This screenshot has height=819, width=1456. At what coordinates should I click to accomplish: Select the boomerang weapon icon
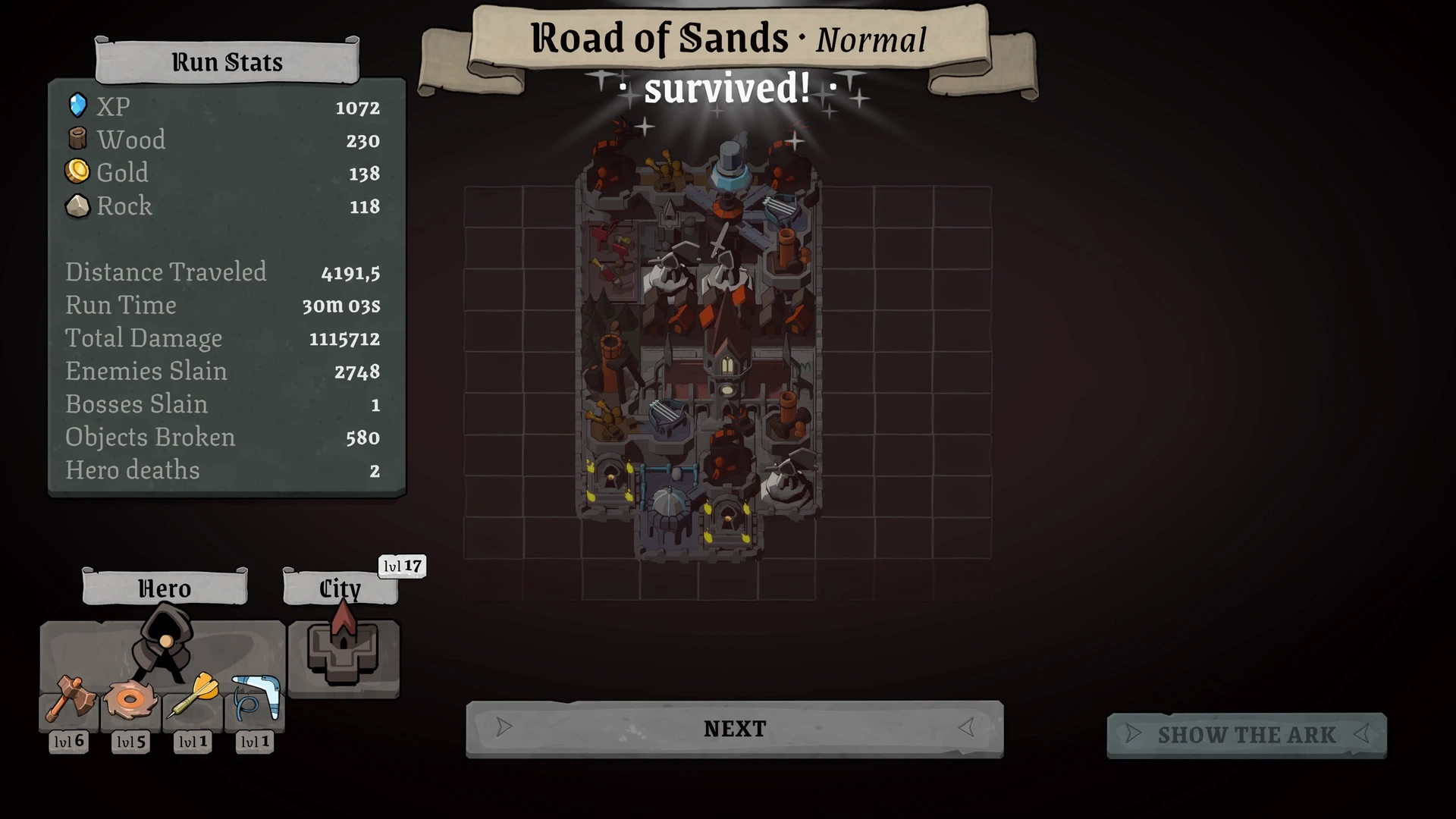click(255, 699)
